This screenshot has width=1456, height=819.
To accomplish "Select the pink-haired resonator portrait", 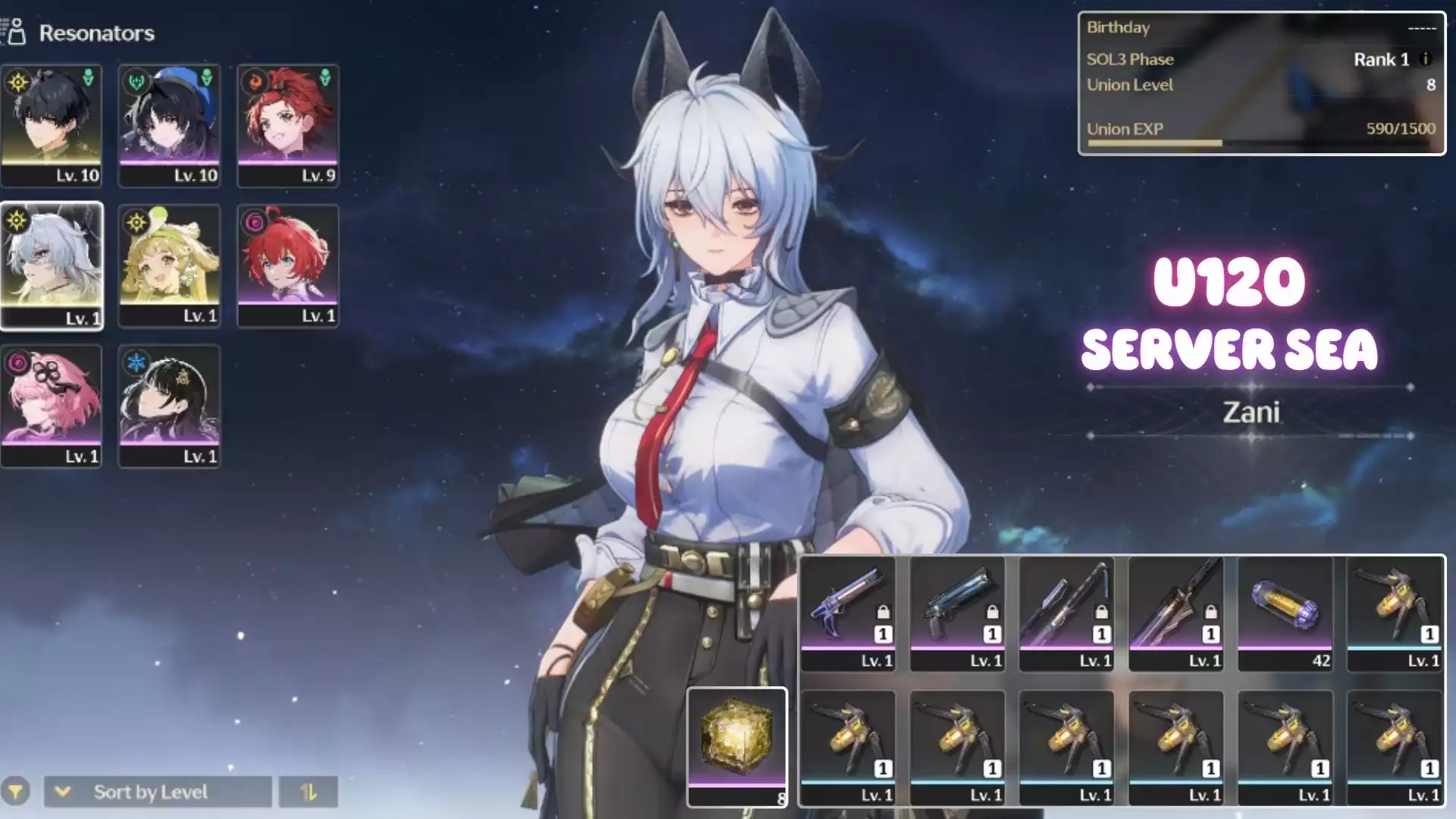I will (52, 406).
